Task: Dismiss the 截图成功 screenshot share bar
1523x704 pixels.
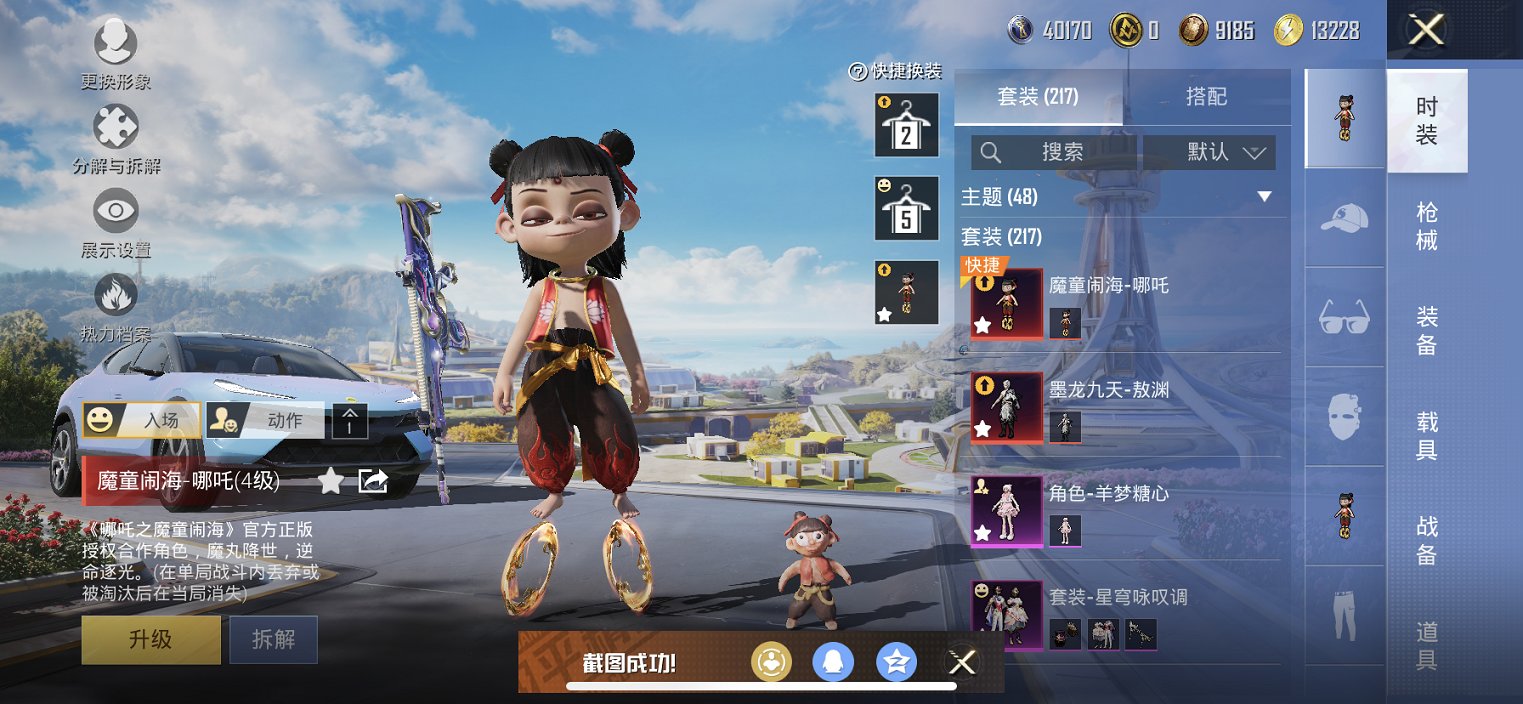Action: coord(962,662)
